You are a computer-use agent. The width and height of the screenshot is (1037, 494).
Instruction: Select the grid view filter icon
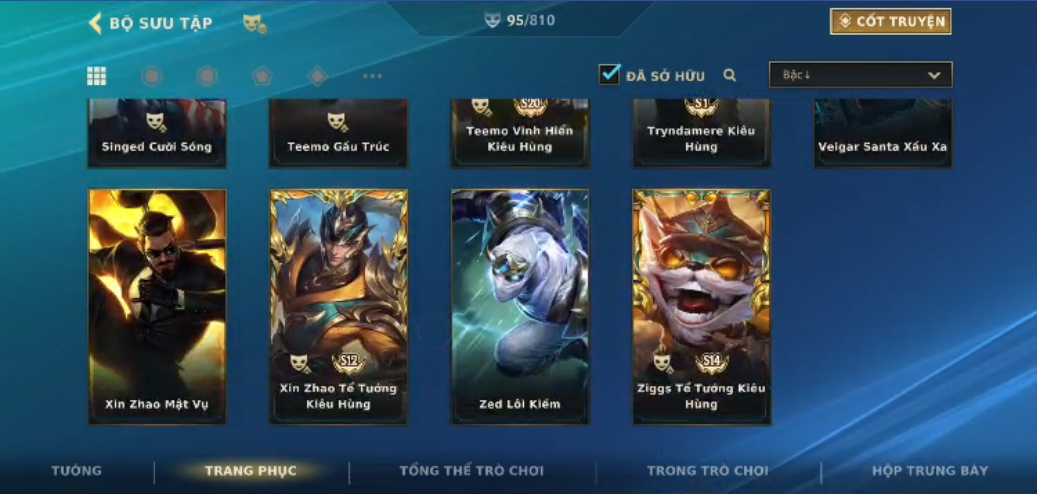click(x=97, y=76)
